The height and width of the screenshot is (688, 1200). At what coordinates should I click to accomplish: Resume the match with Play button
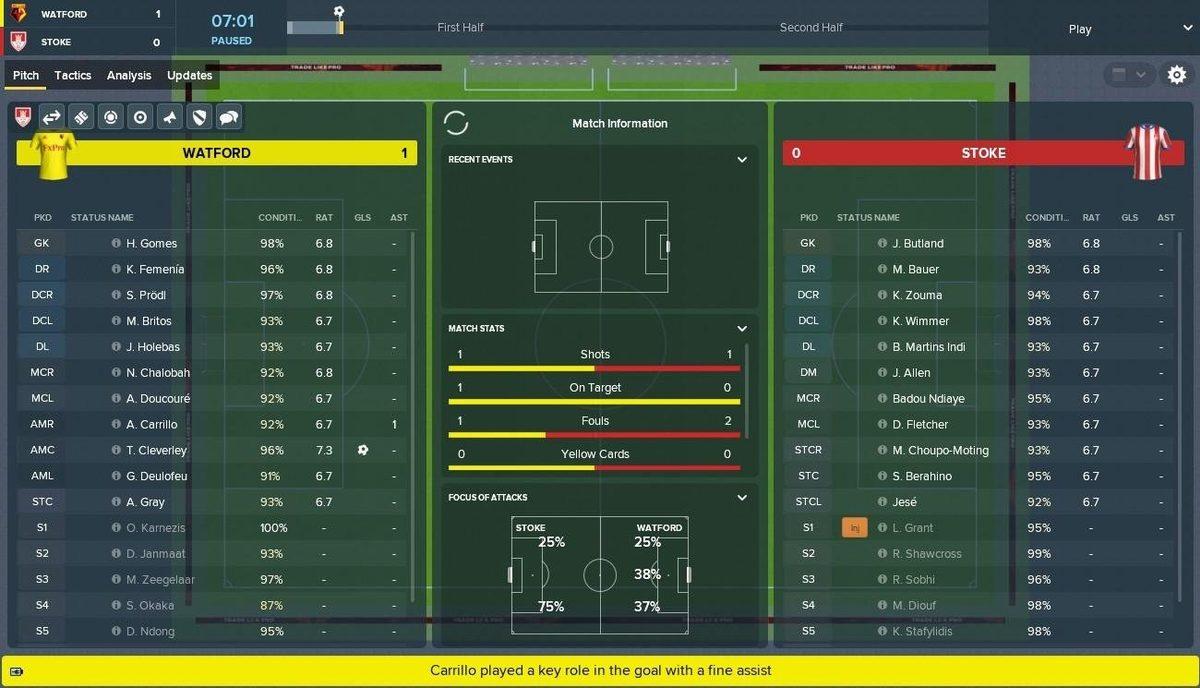tap(1079, 29)
